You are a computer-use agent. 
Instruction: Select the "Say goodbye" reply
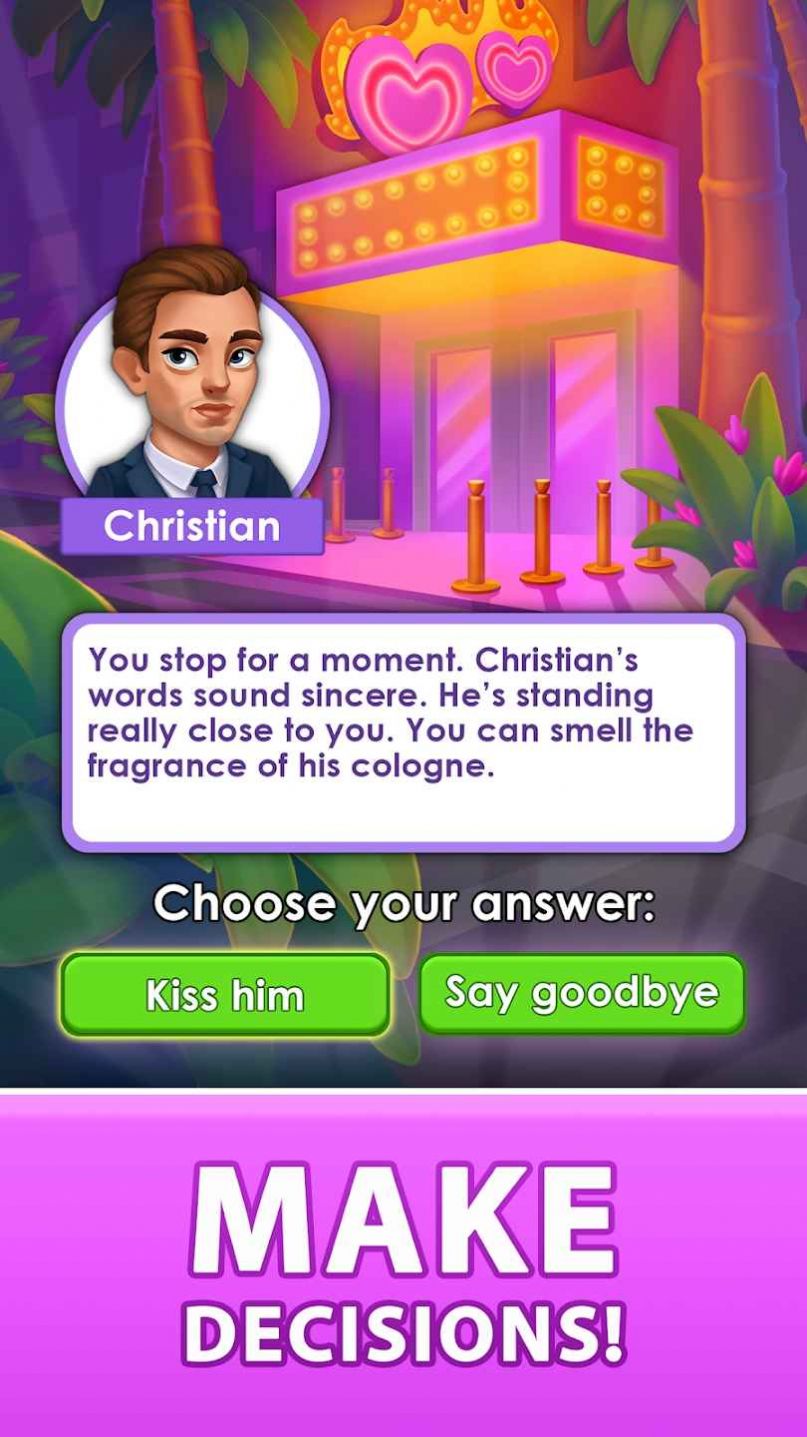coord(582,993)
